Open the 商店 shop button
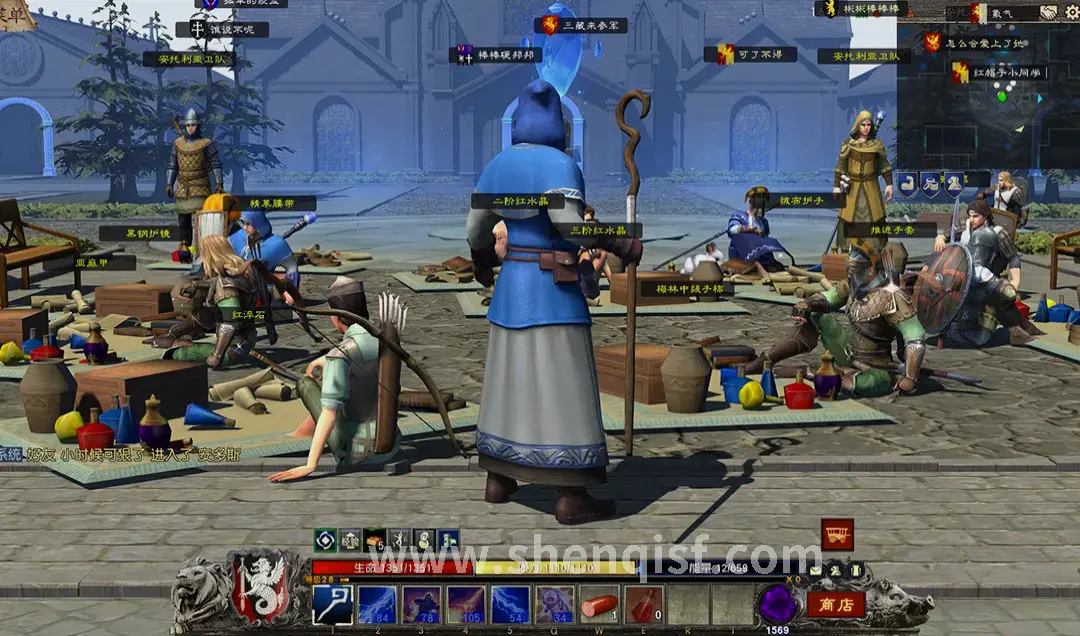 [835, 604]
